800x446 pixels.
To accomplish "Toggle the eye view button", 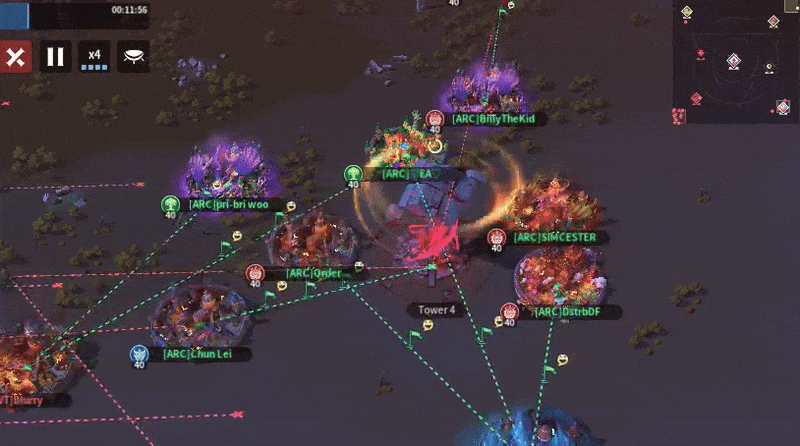I will tap(133, 57).
